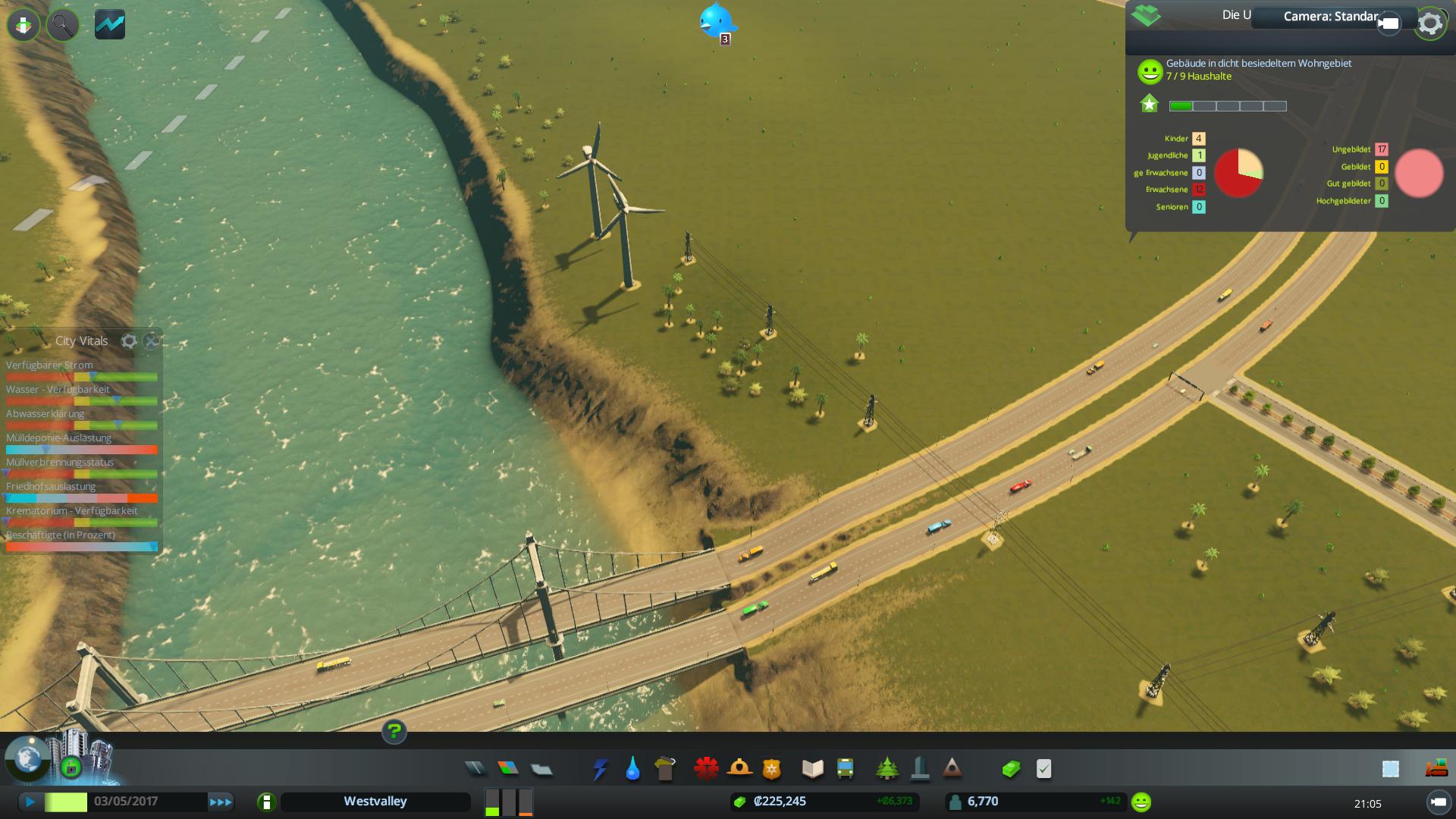The image size is (1456, 819).
Task: Open the Education book menu
Action: point(812,769)
